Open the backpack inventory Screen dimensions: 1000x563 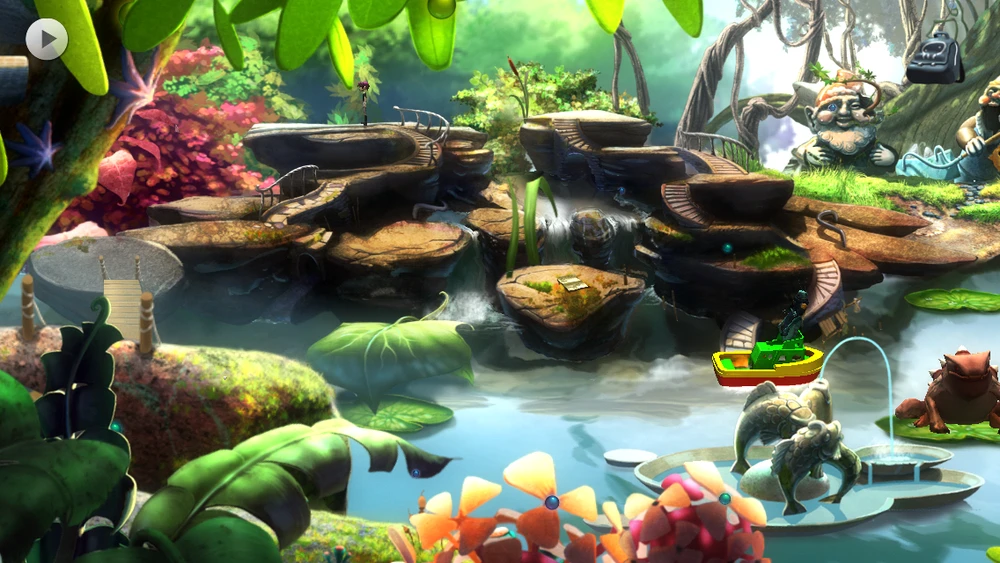[934, 59]
